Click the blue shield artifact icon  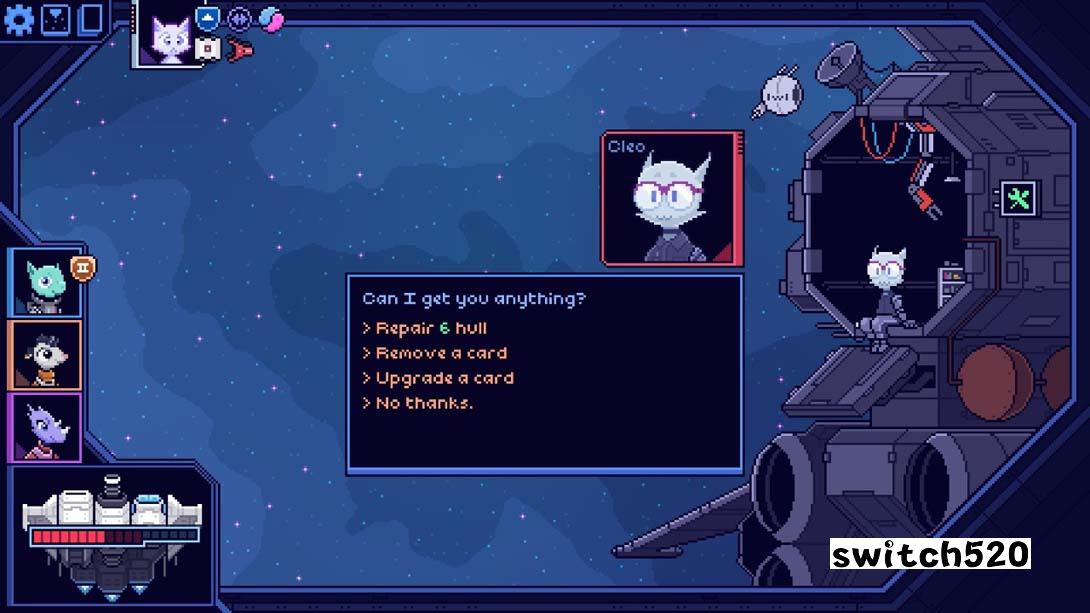coord(207,17)
